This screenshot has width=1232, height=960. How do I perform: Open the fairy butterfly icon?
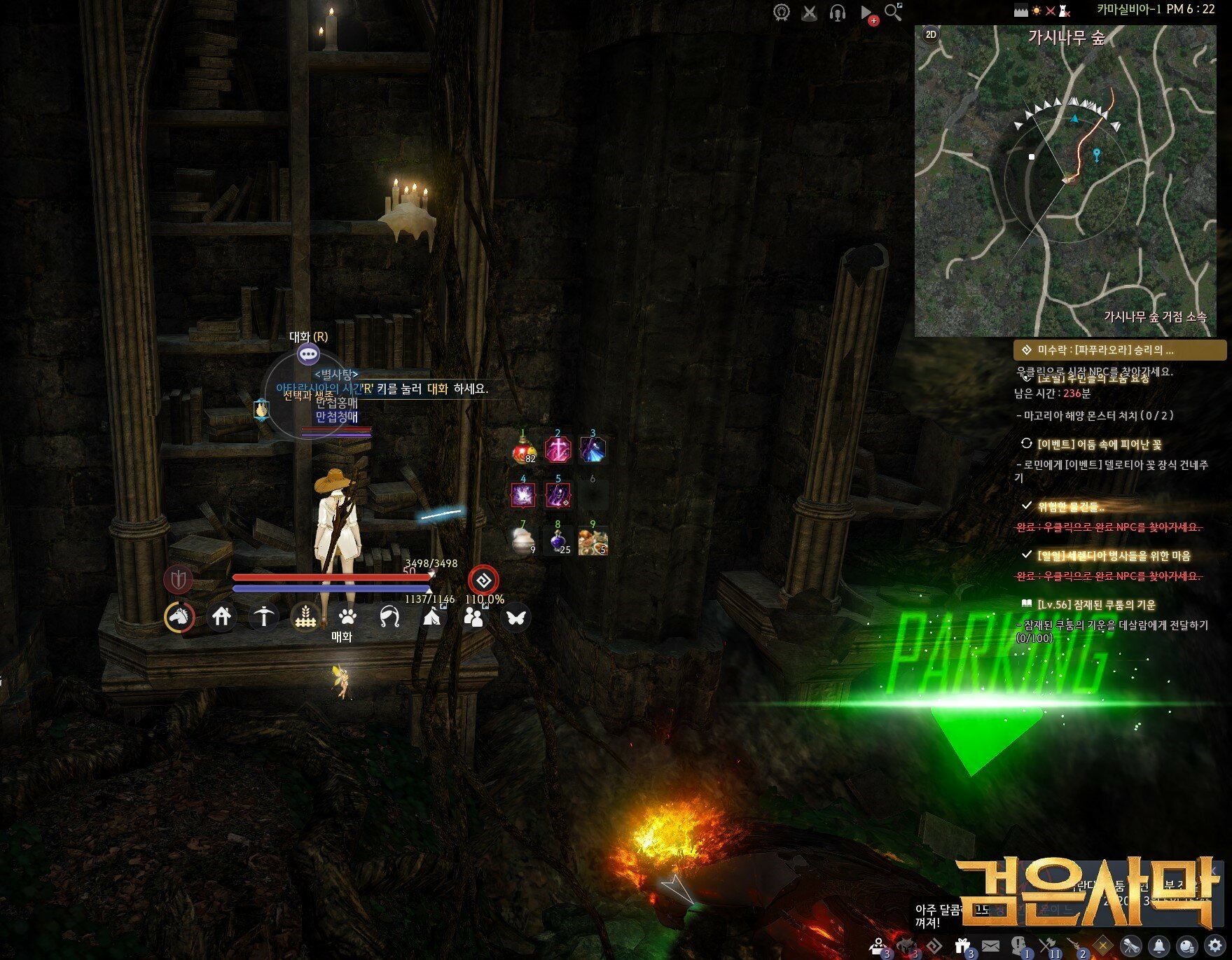tap(515, 617)
